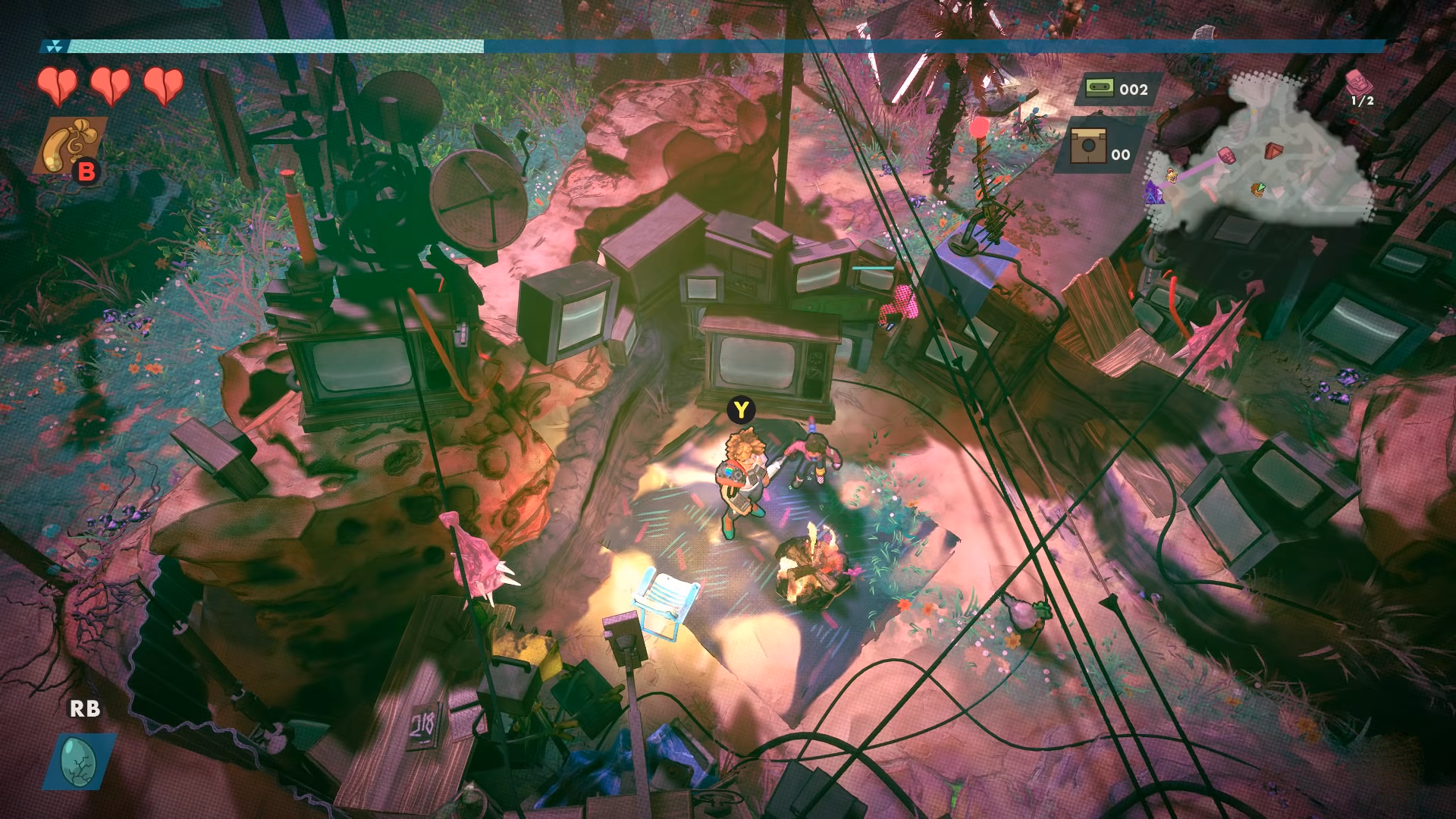The width and height of the screenshot is (1456, 819).
Task: Click the pink statue head marker on the minimap
Action: [x=1227, y=156]
